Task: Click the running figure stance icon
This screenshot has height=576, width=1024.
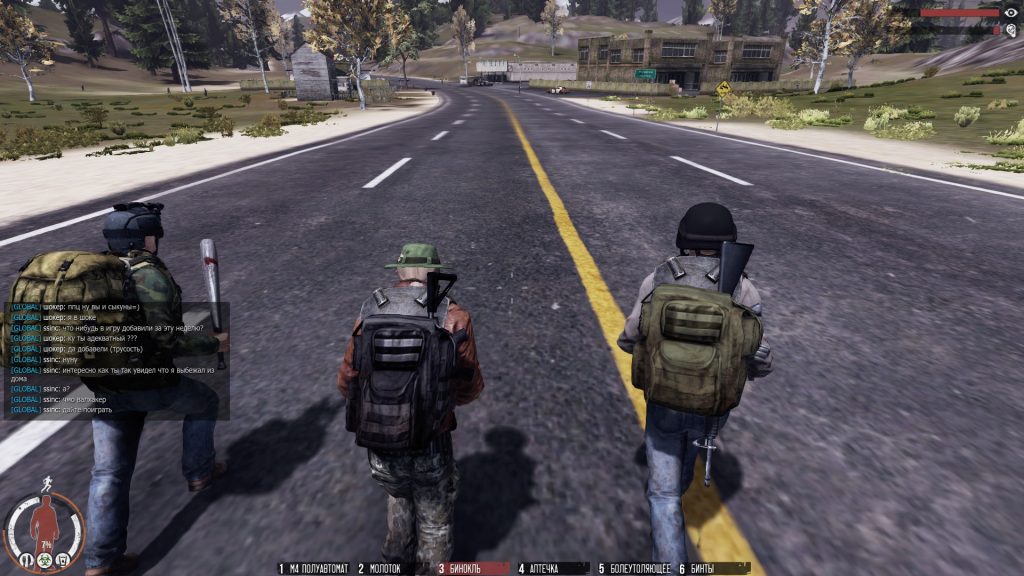Action: click(47, 484)
